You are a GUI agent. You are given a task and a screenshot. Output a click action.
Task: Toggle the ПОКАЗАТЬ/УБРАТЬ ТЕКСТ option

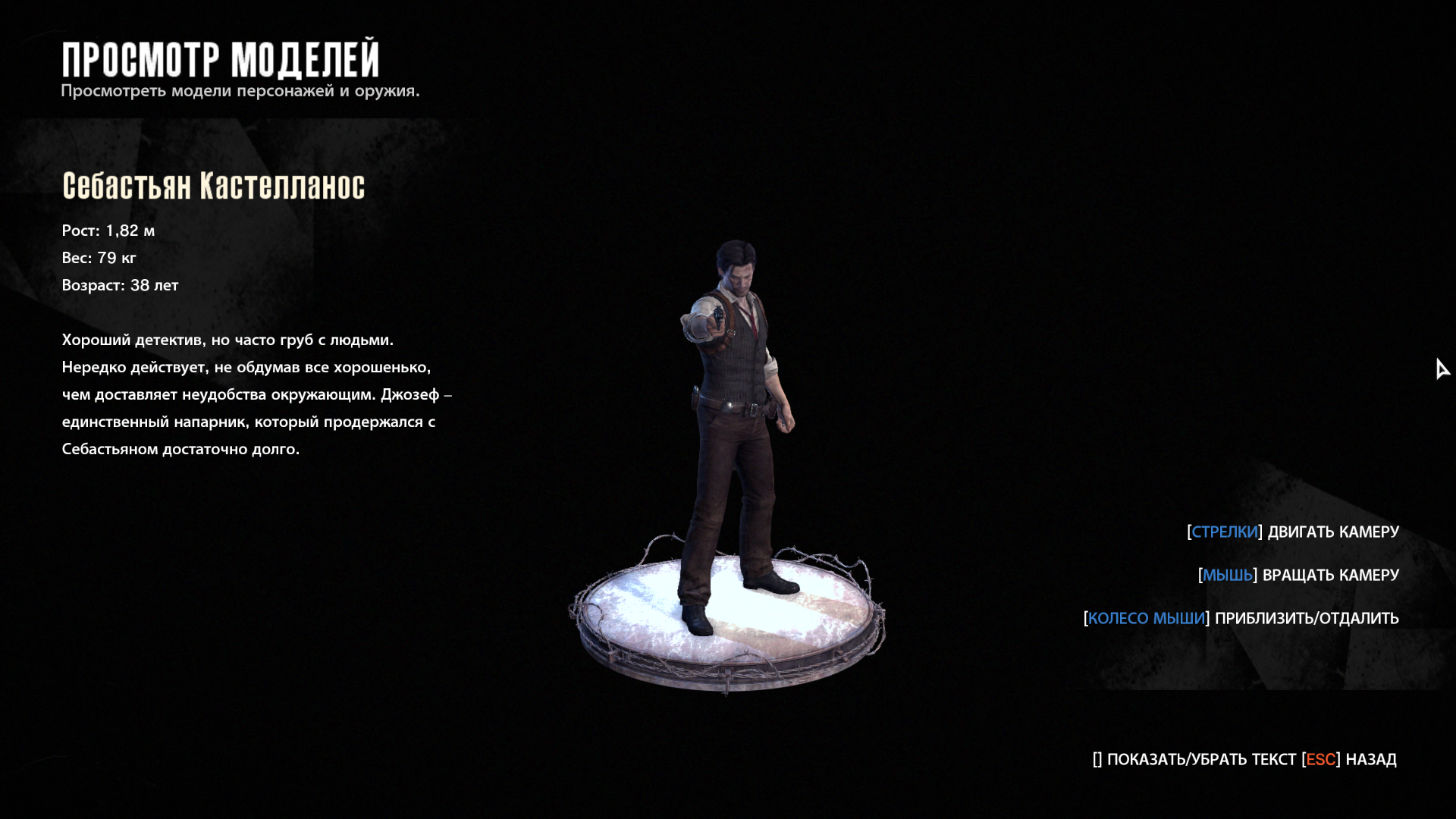click(1200, 759)
